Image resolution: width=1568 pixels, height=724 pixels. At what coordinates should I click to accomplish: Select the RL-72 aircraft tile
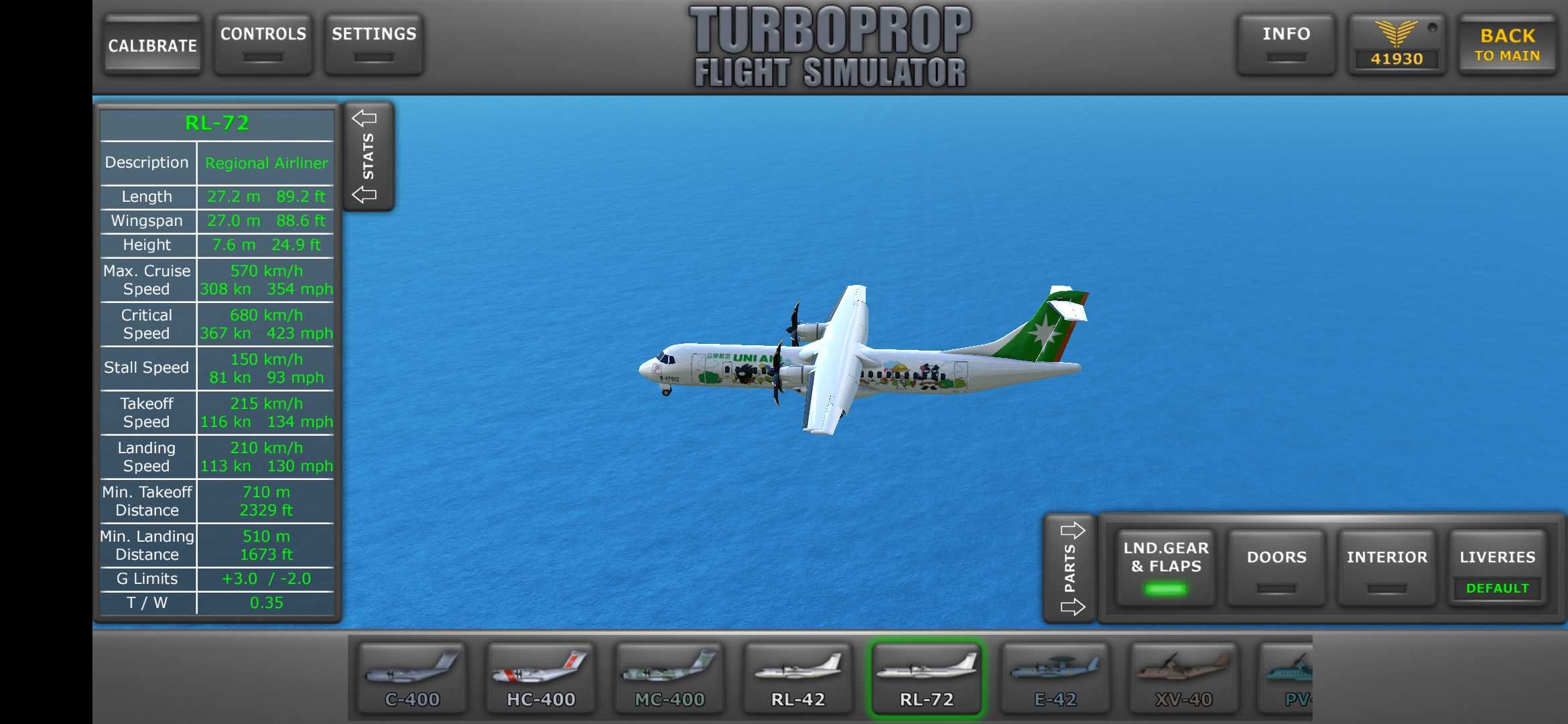[927, 678]
